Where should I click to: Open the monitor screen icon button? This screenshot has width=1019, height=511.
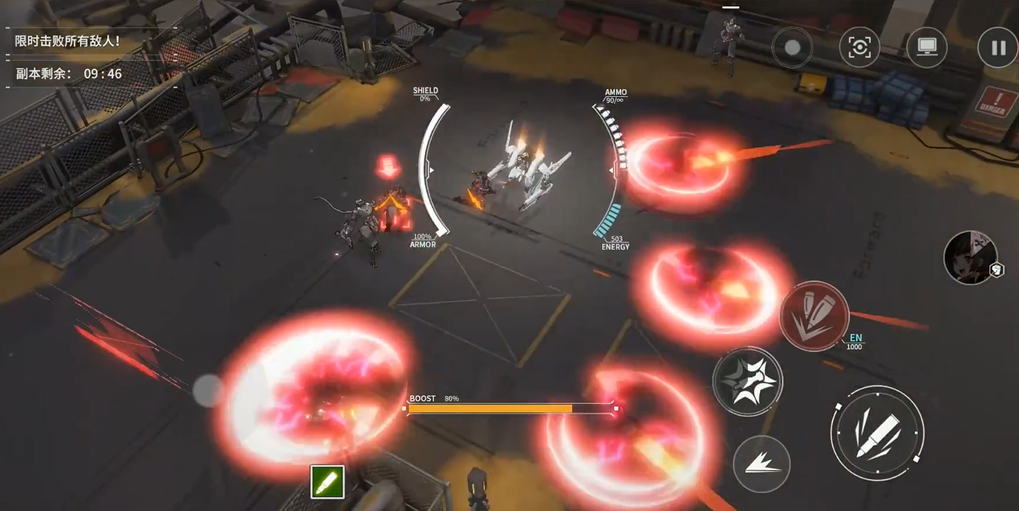927,47
